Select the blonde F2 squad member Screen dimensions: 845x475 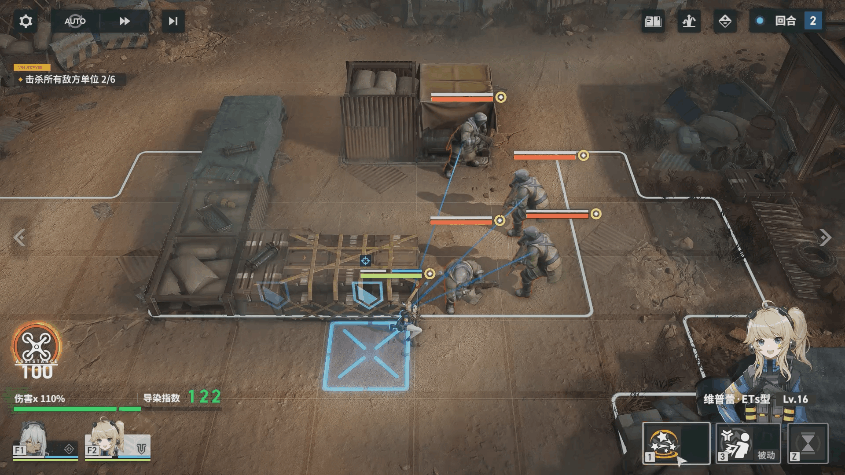[102, 438]
